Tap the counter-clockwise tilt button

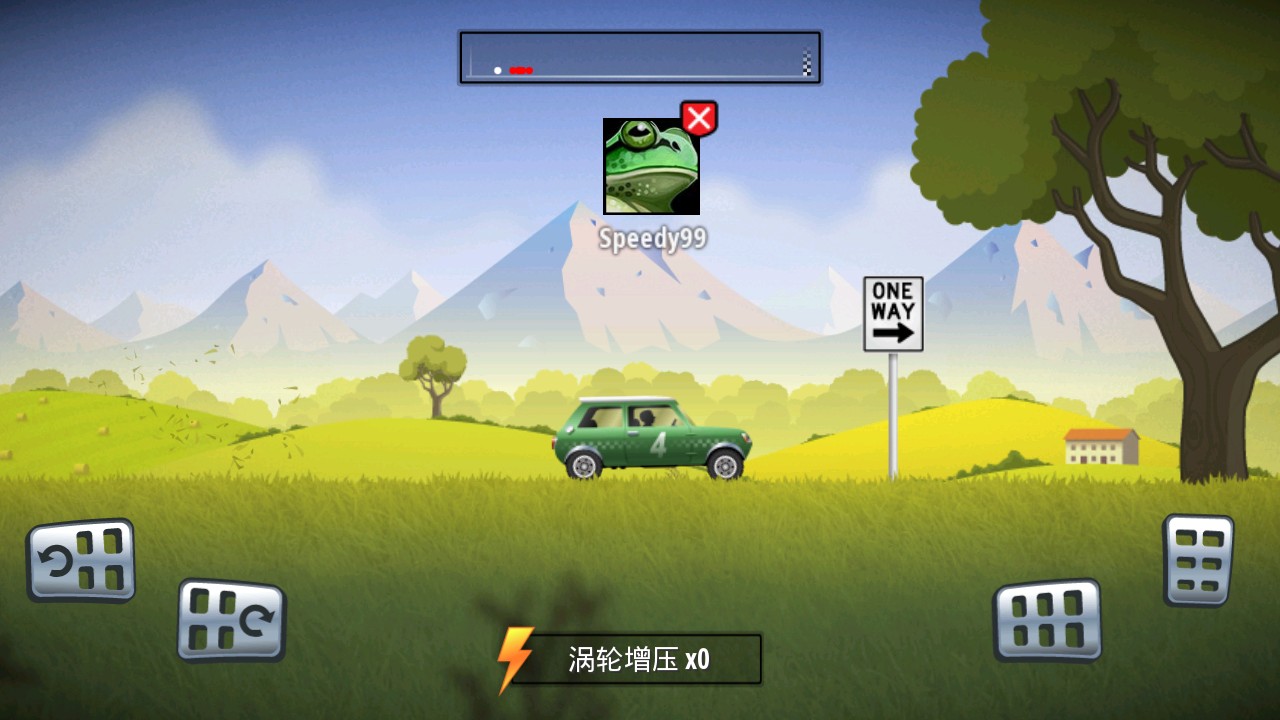pos(81,560)
